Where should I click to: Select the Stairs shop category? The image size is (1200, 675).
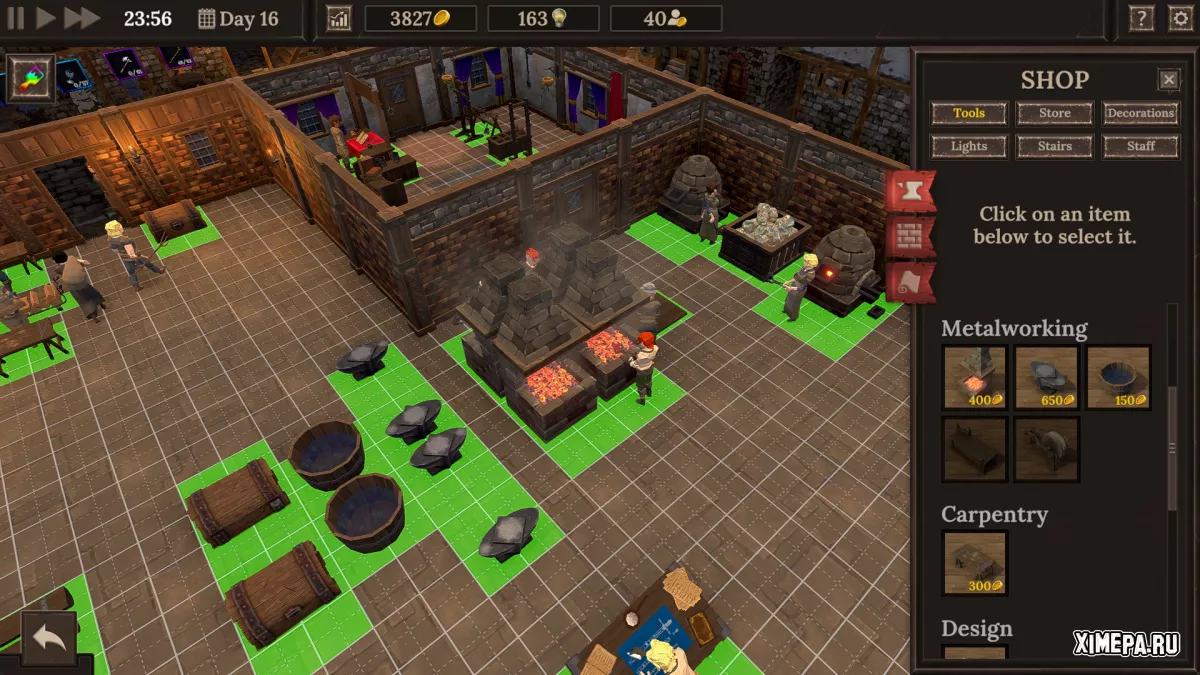[x=1054, y=146]
